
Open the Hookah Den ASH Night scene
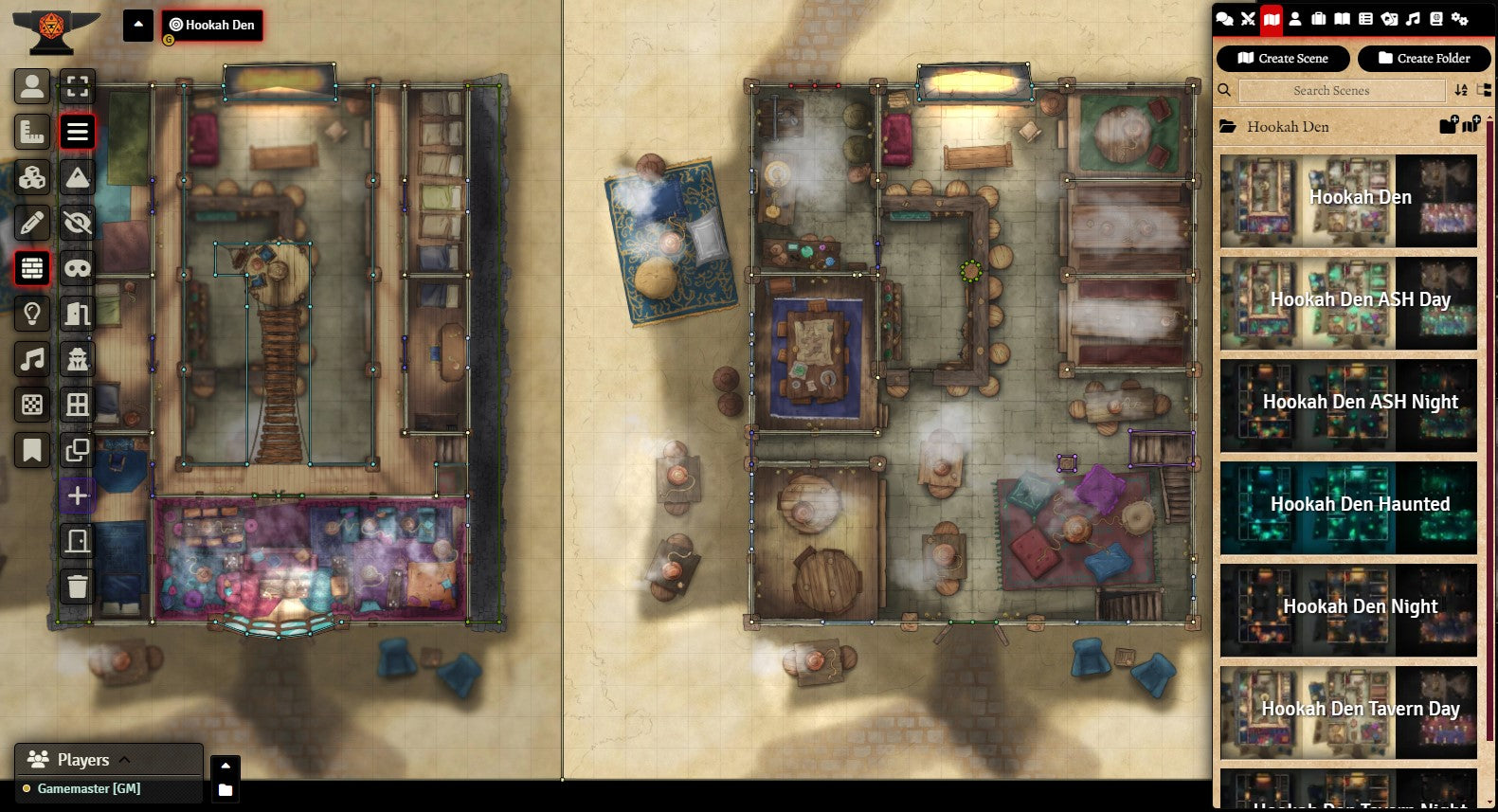(x=1348, y=403)
